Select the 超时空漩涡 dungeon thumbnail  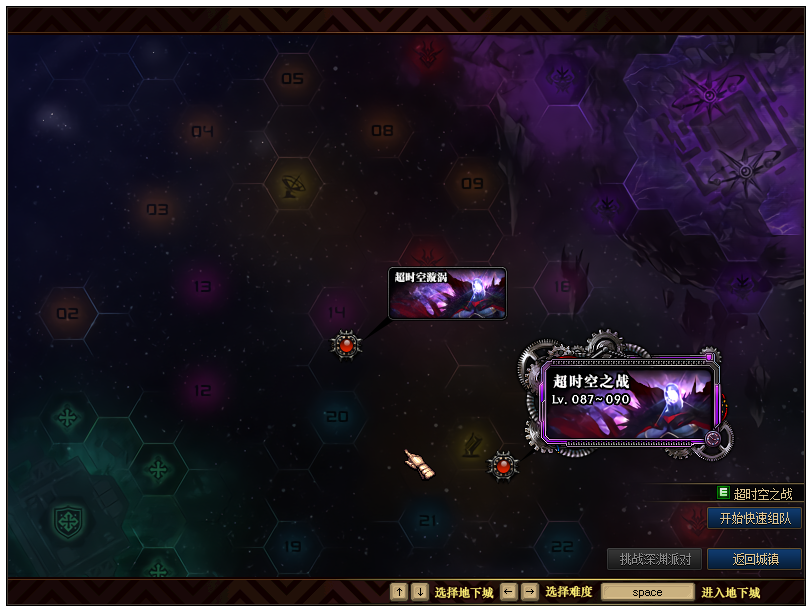pyautogui.click(x=447, y=293)
